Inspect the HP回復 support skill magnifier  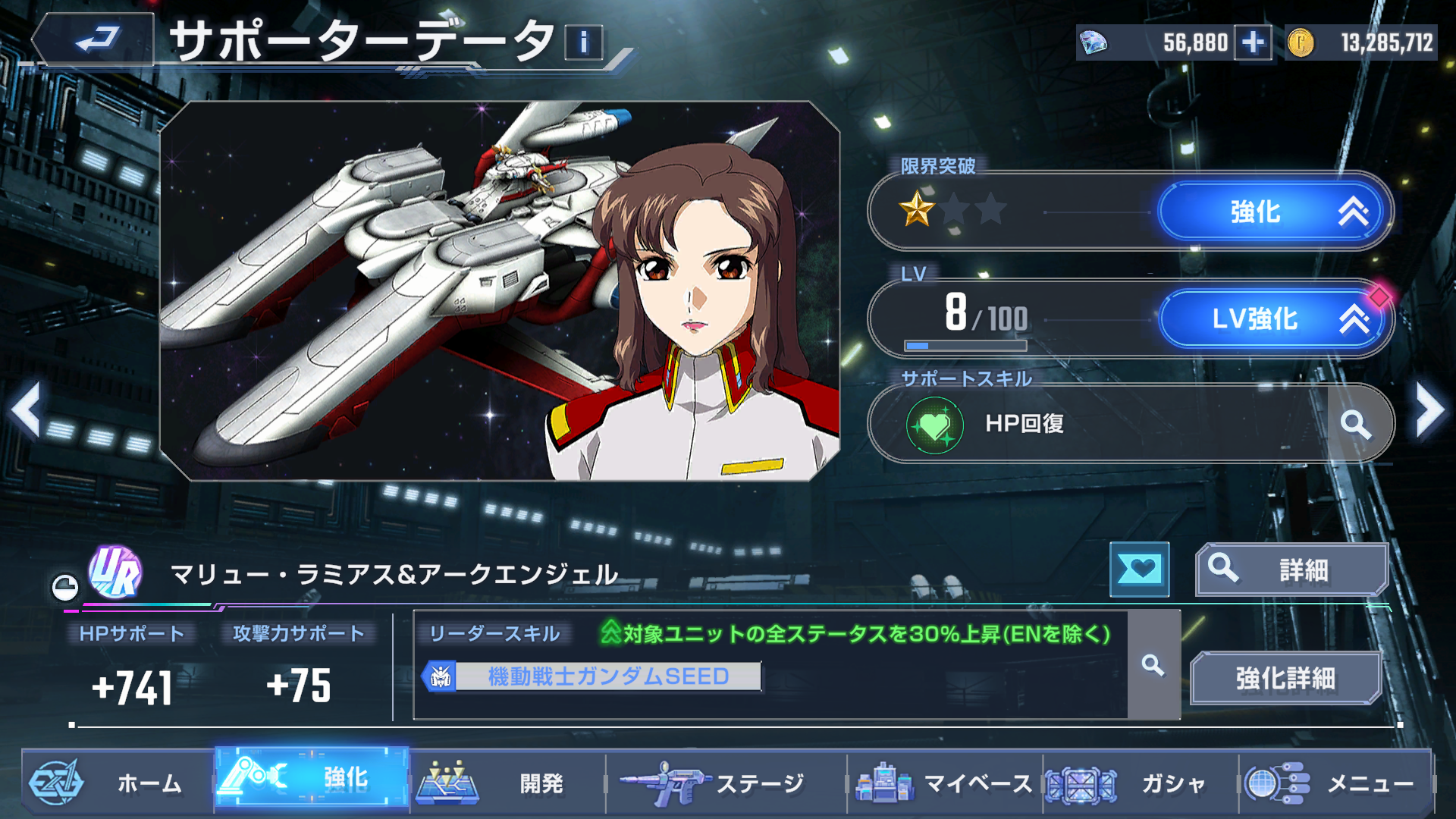coord(1355,424)
